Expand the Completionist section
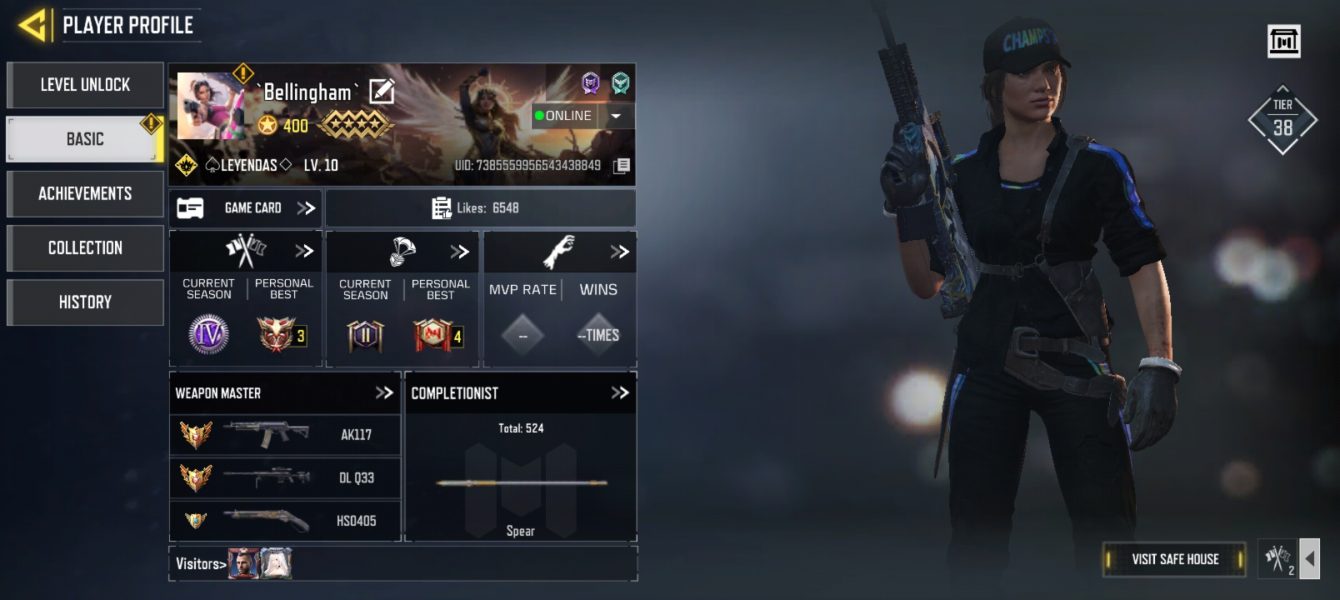 [x=620, y=393]
